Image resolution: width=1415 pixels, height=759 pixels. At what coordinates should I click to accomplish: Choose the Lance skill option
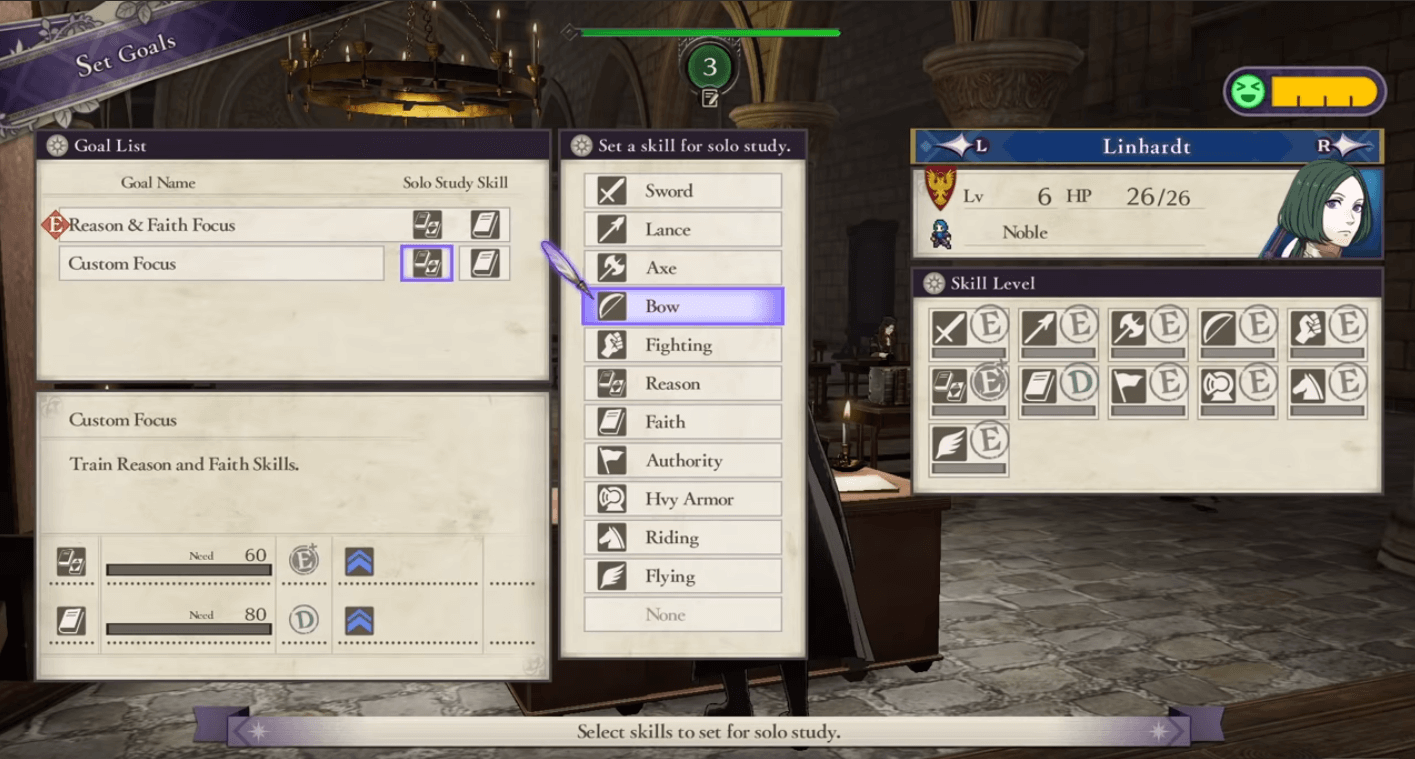[682, 230]
